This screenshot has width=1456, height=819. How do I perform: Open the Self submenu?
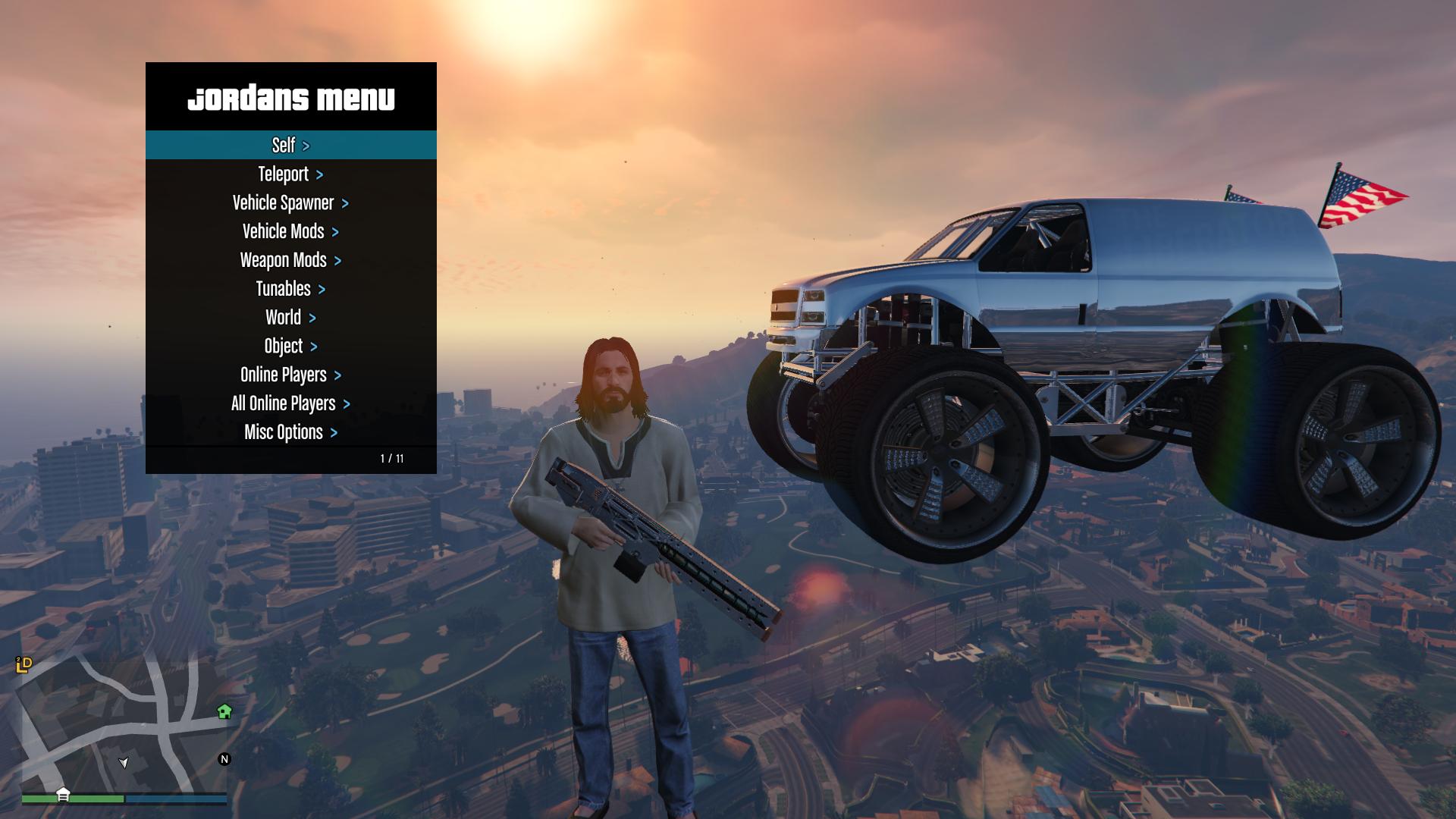[x=290, y=145]
